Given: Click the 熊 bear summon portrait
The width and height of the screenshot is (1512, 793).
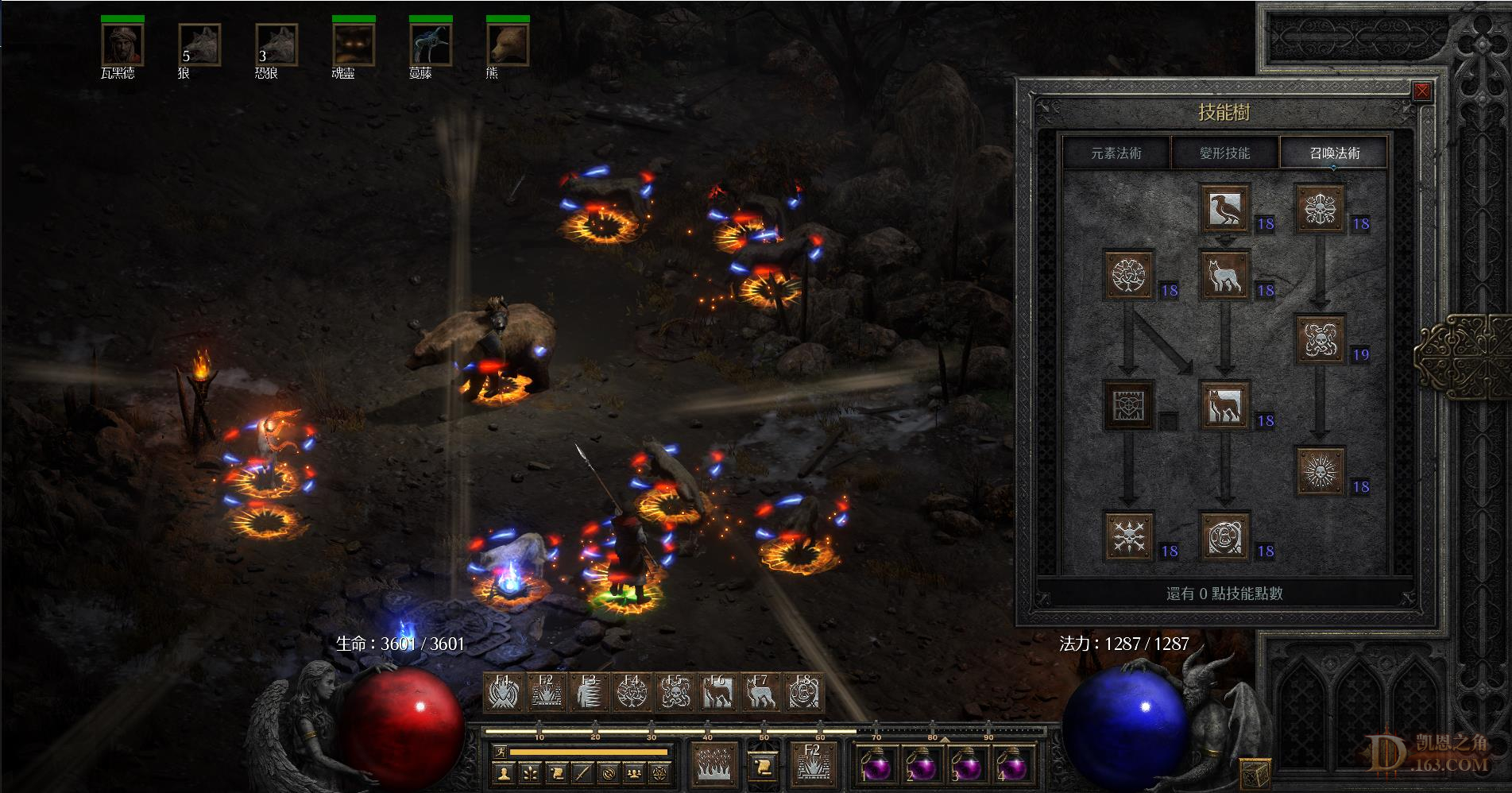Looking at the screenshot, I should [x=507, y=44].
